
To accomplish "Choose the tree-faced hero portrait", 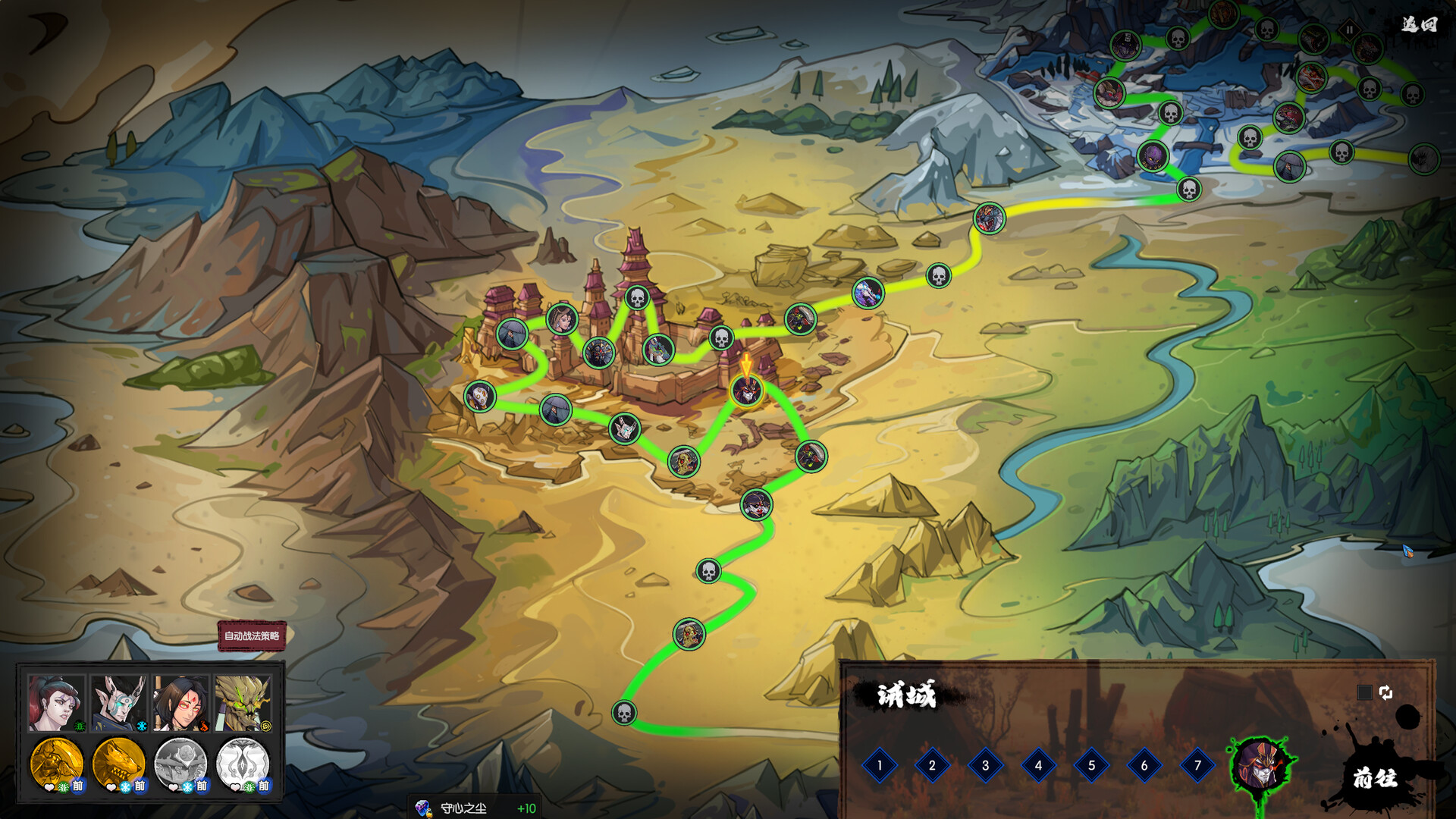I will [243, 704].
